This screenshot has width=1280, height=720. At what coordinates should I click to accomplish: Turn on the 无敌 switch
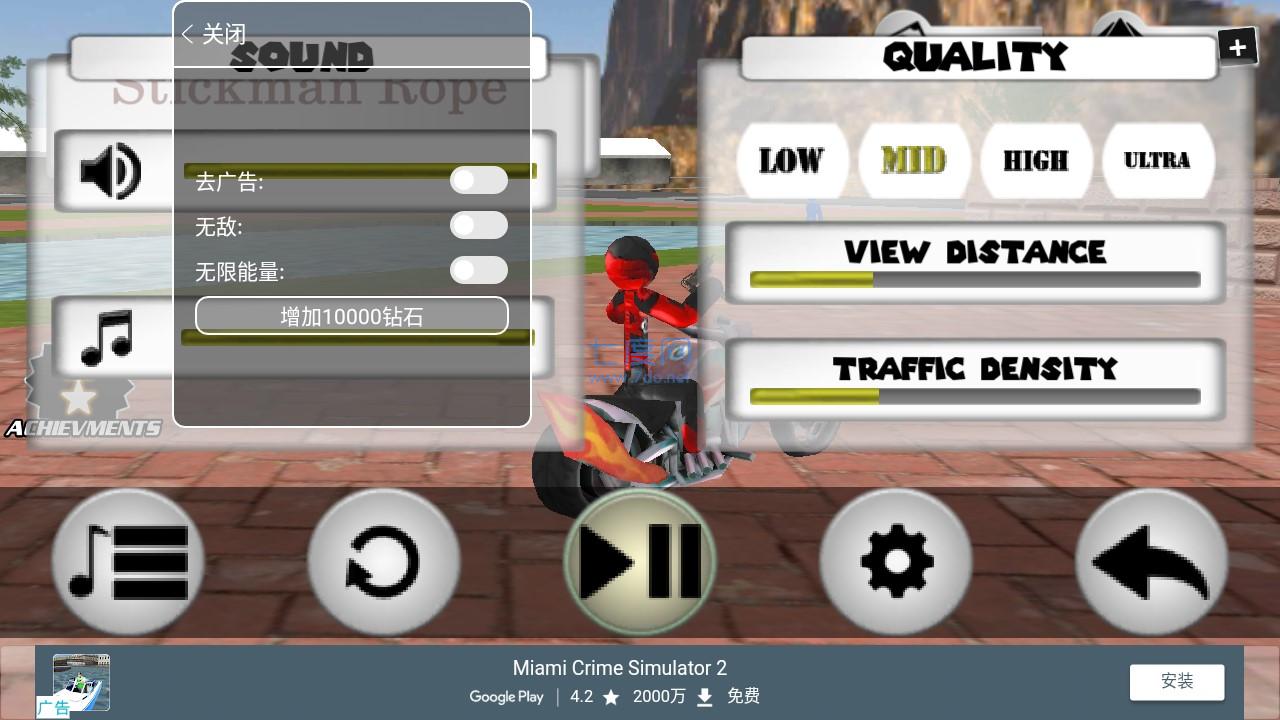pyautogui.click(x=478, y=225)
